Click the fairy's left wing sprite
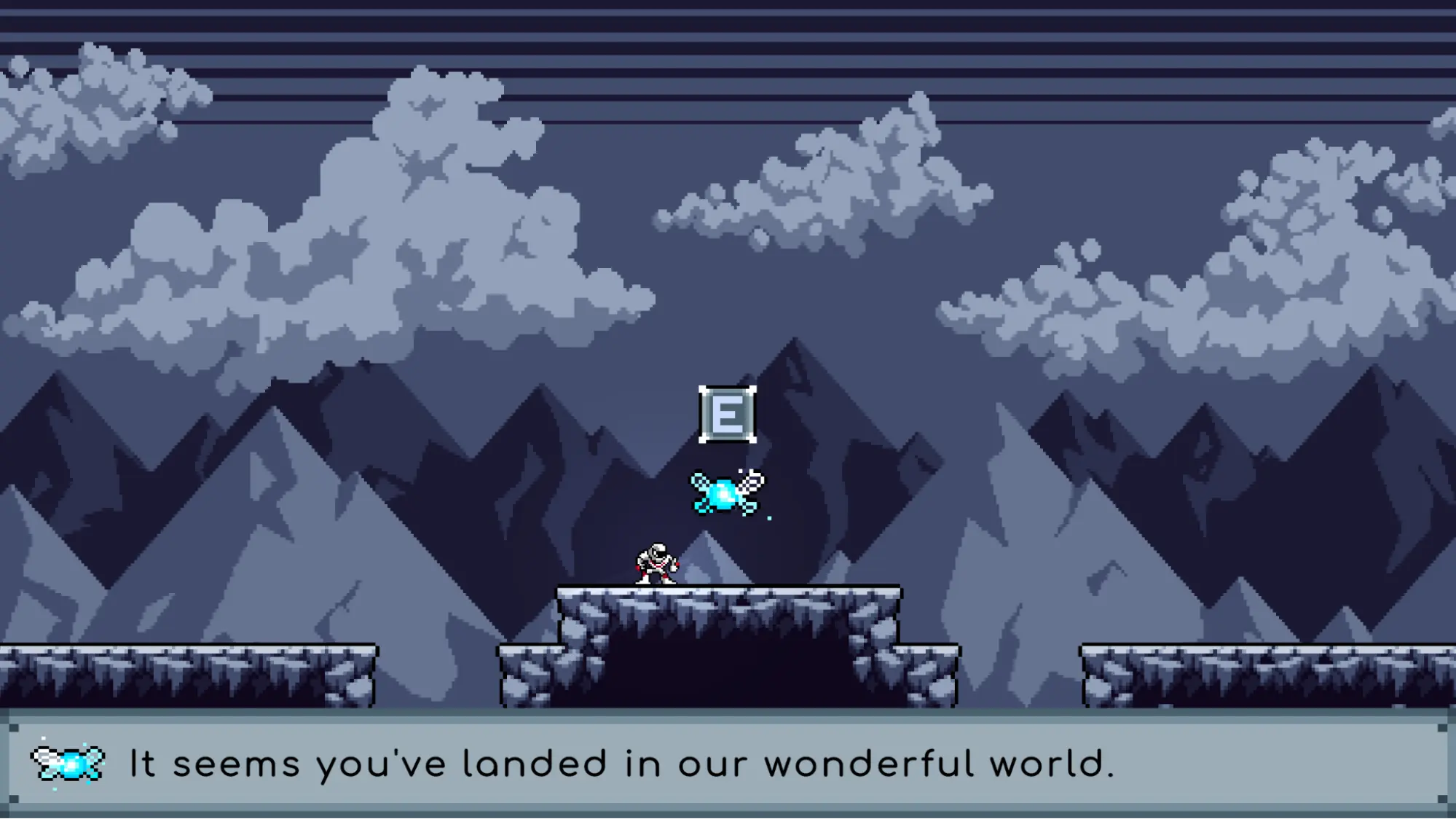 tap(698, 482)
